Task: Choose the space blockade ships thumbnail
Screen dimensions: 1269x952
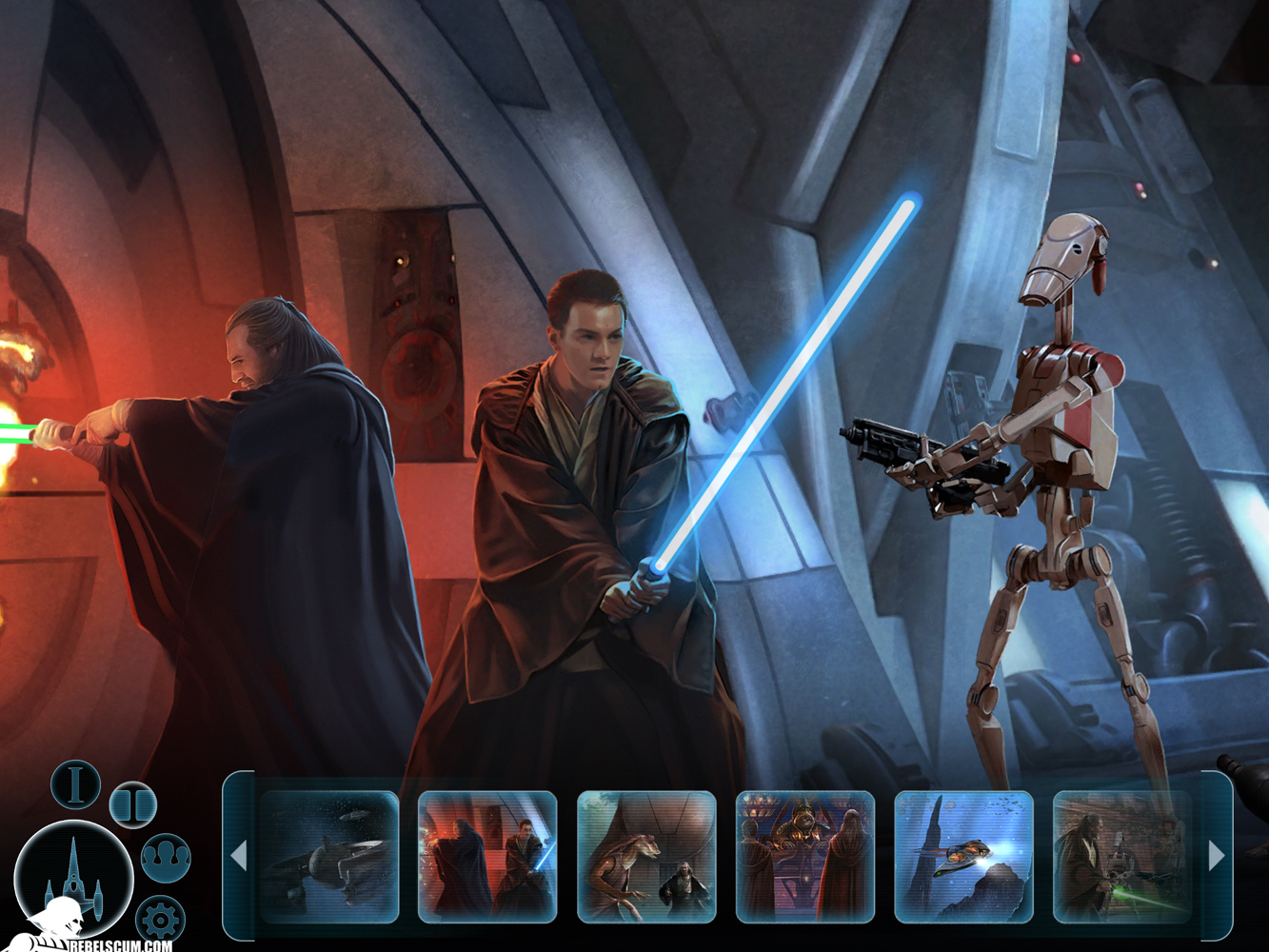Action: [329, 857]
